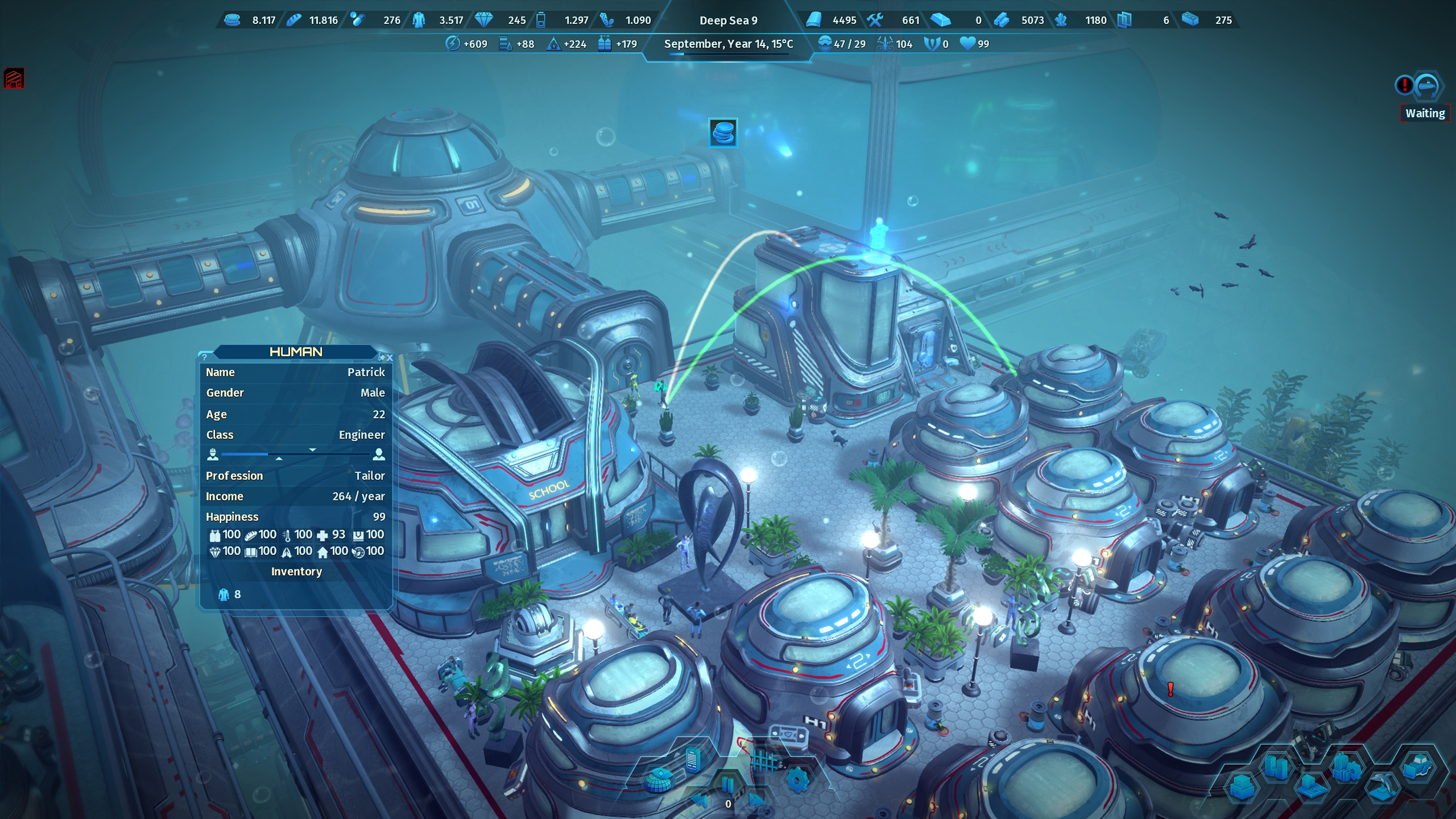Image resolution: width=1456 pixels, height=819 pixels.
Task: Open the building-and-gear production category
Action: [x=1346, y=766]
